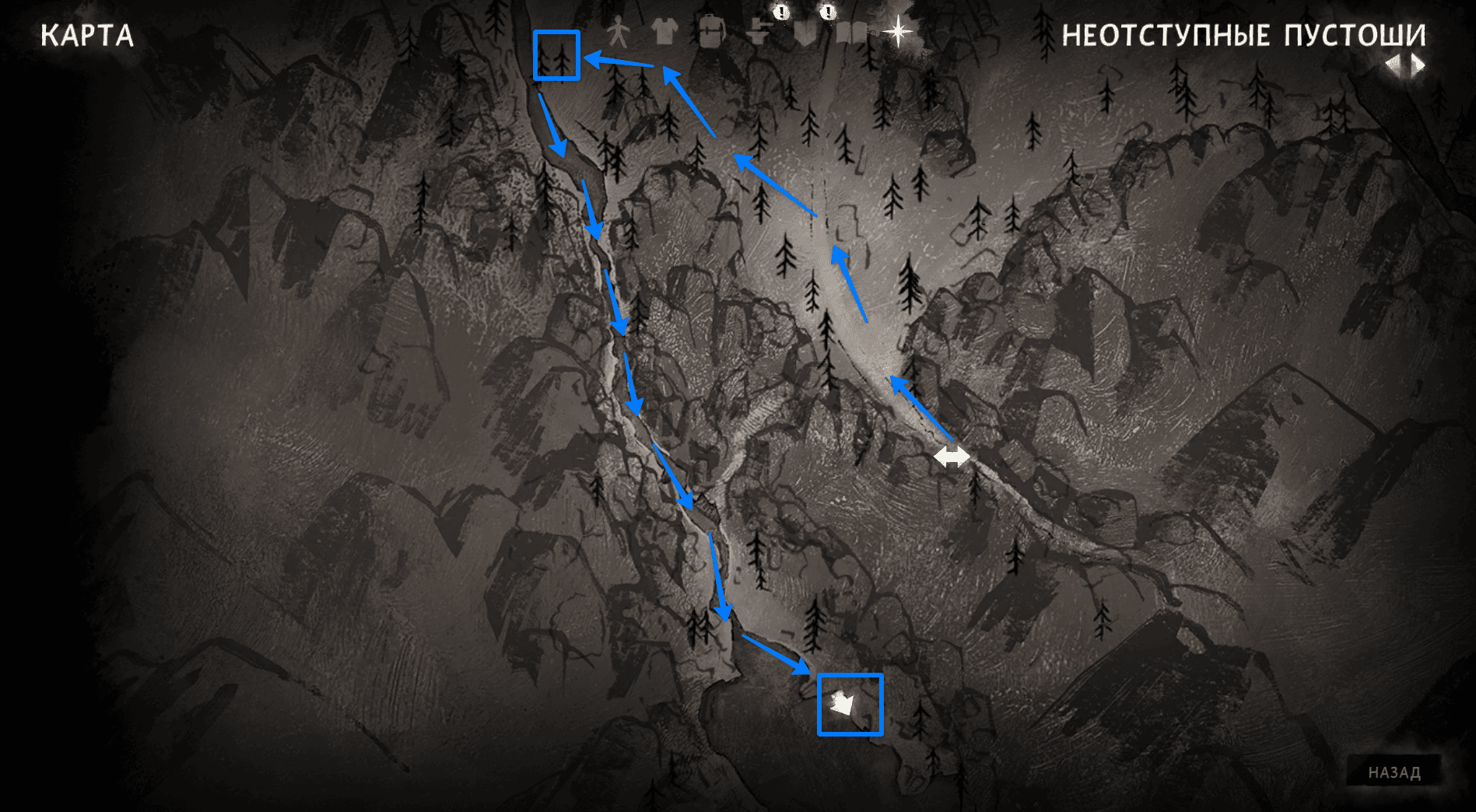This screenshot has width=1476, height=812.
Task: Select the white player position marker
Action: click(843, 705)
